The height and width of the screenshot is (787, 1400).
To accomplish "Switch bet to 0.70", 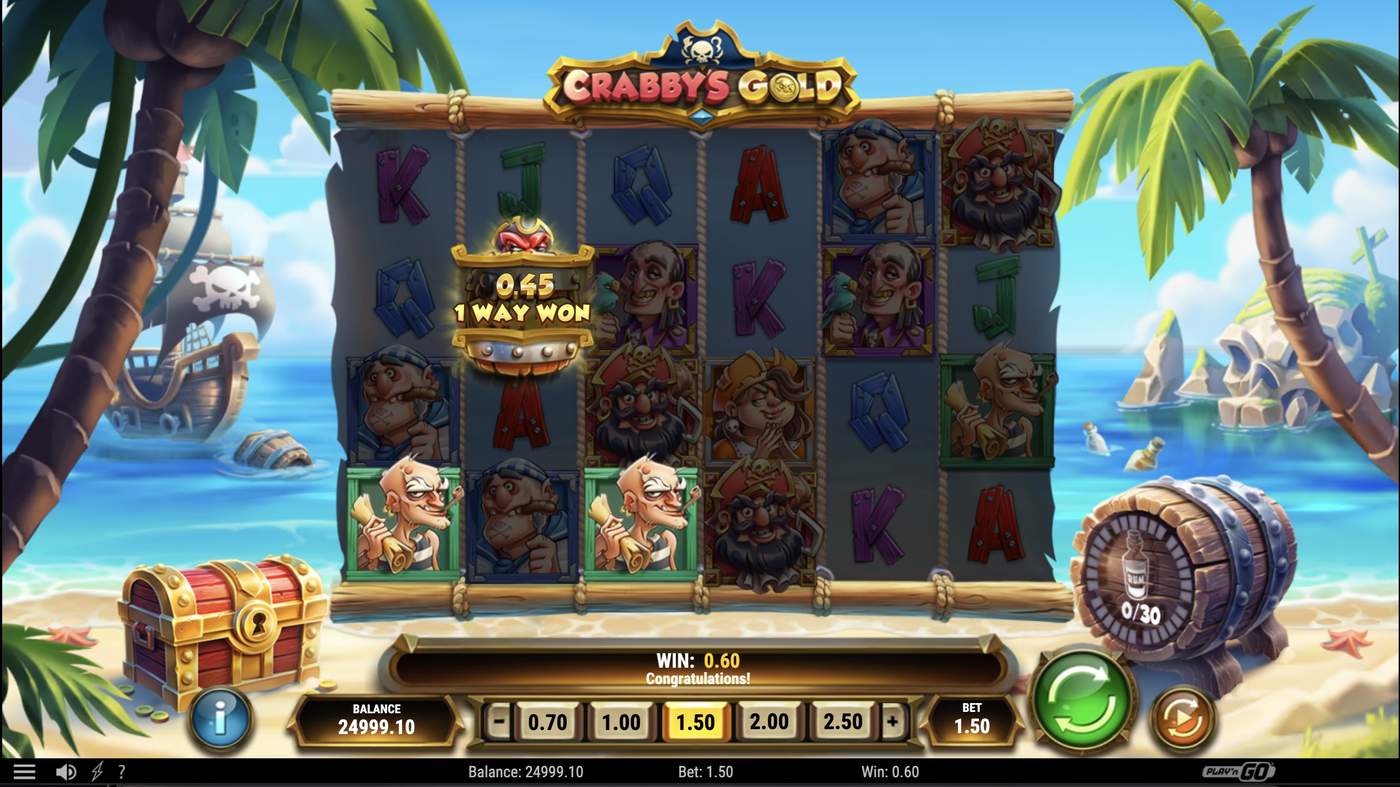I will [550, 720].
